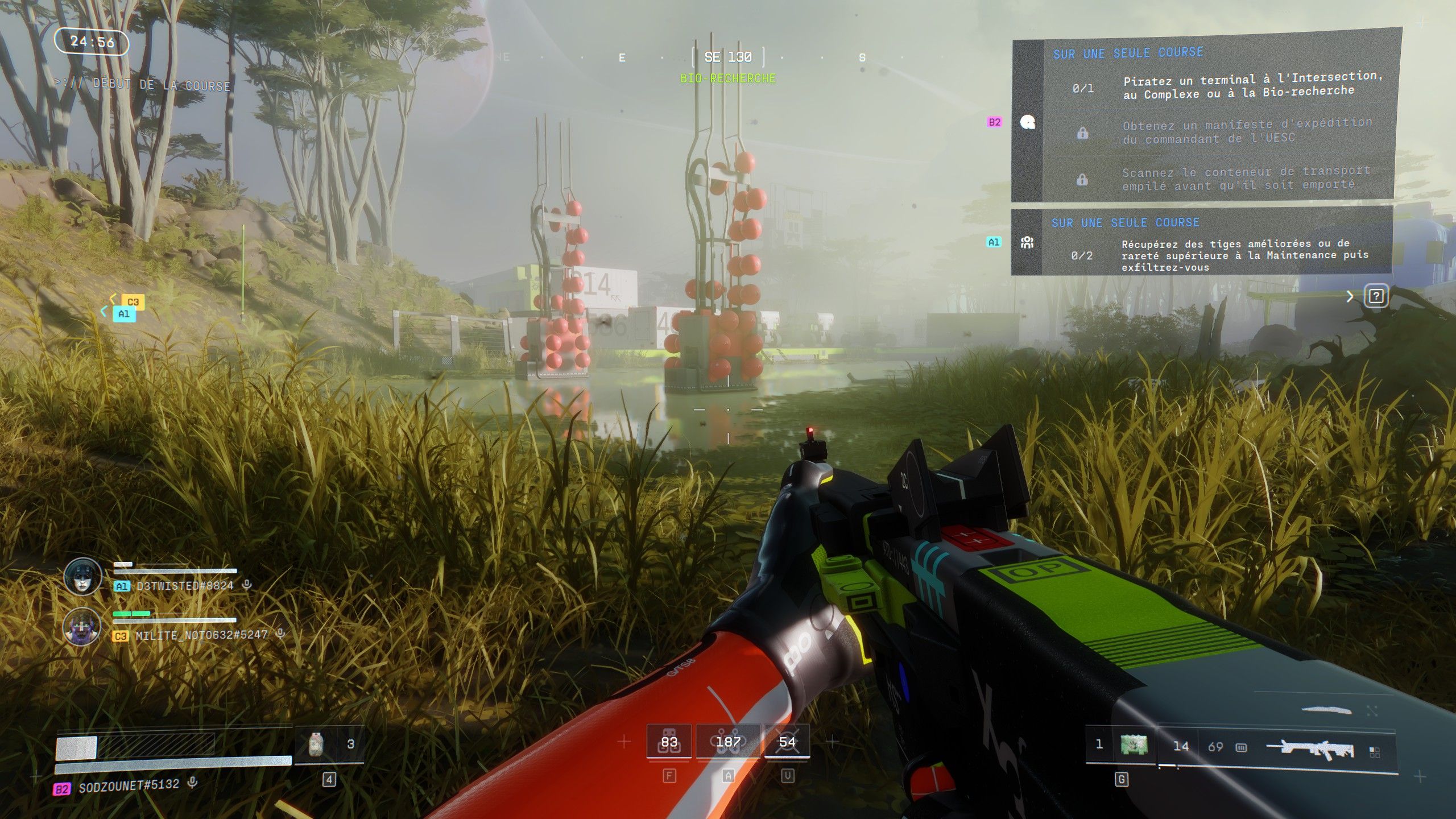Click the A1 teammate location marker

(124, 313)
